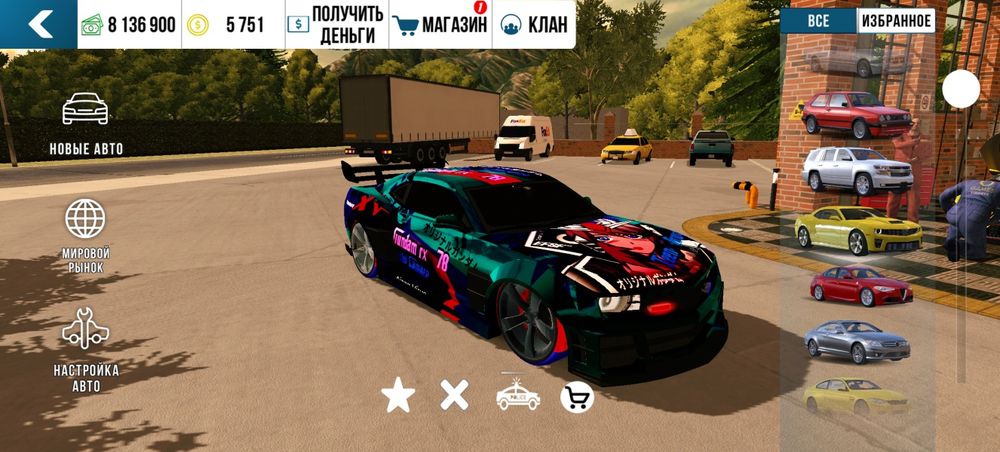Go back with the arrow button
The image size is (1000, 452).
pos(39,24)
